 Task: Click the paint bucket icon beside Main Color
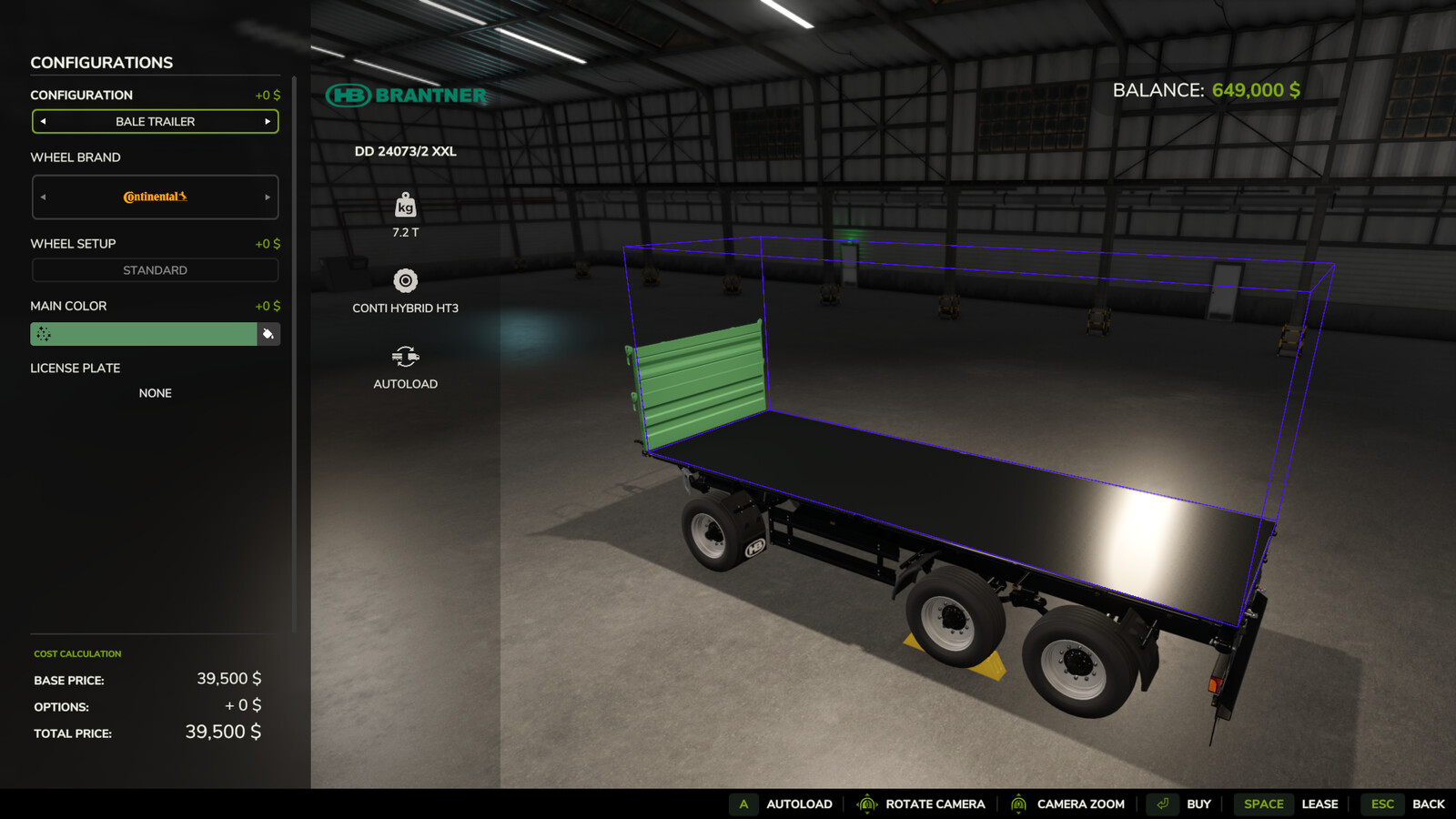tap(268, 334)
